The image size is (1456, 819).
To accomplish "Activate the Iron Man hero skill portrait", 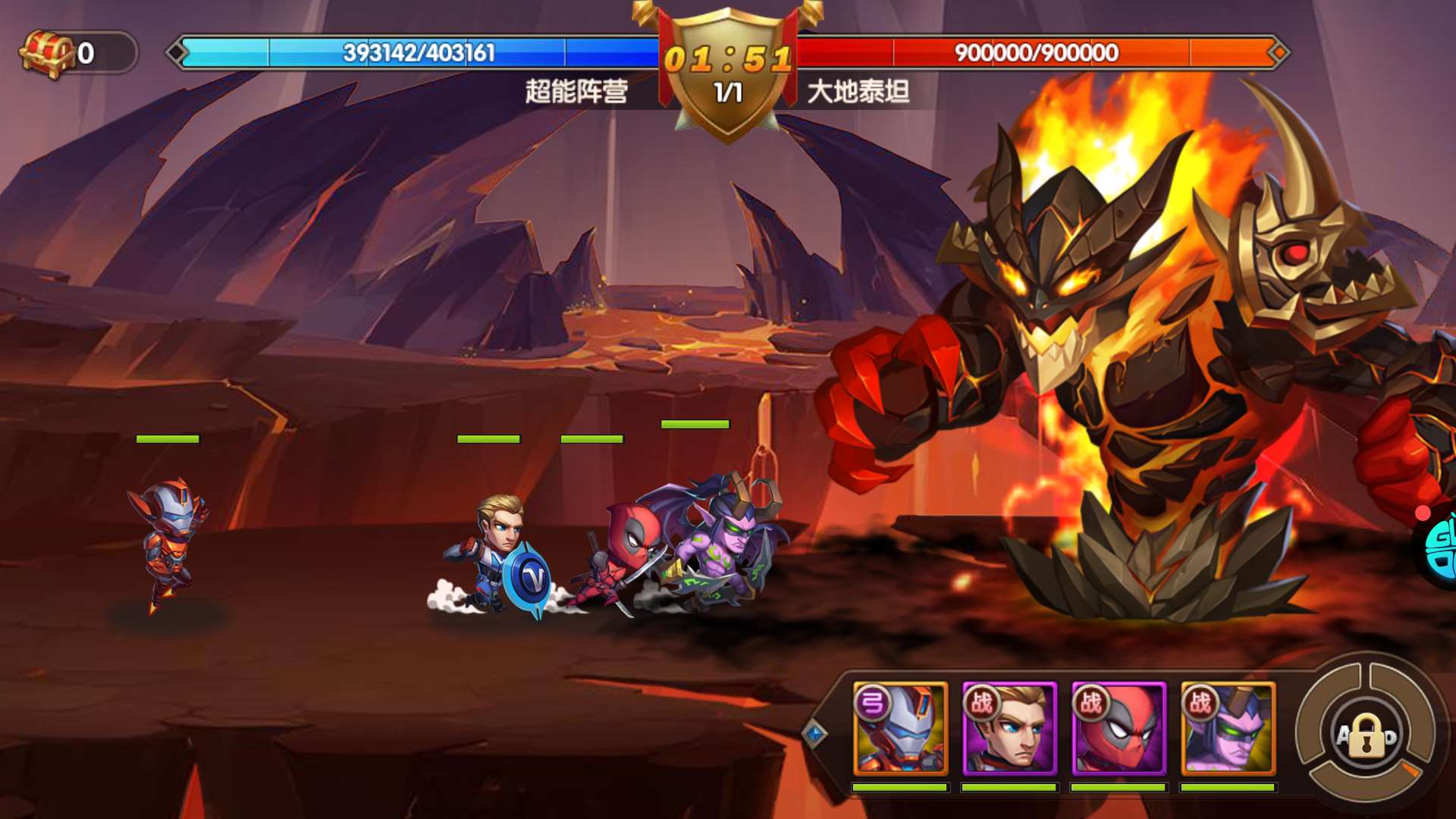I will point(900,729).
